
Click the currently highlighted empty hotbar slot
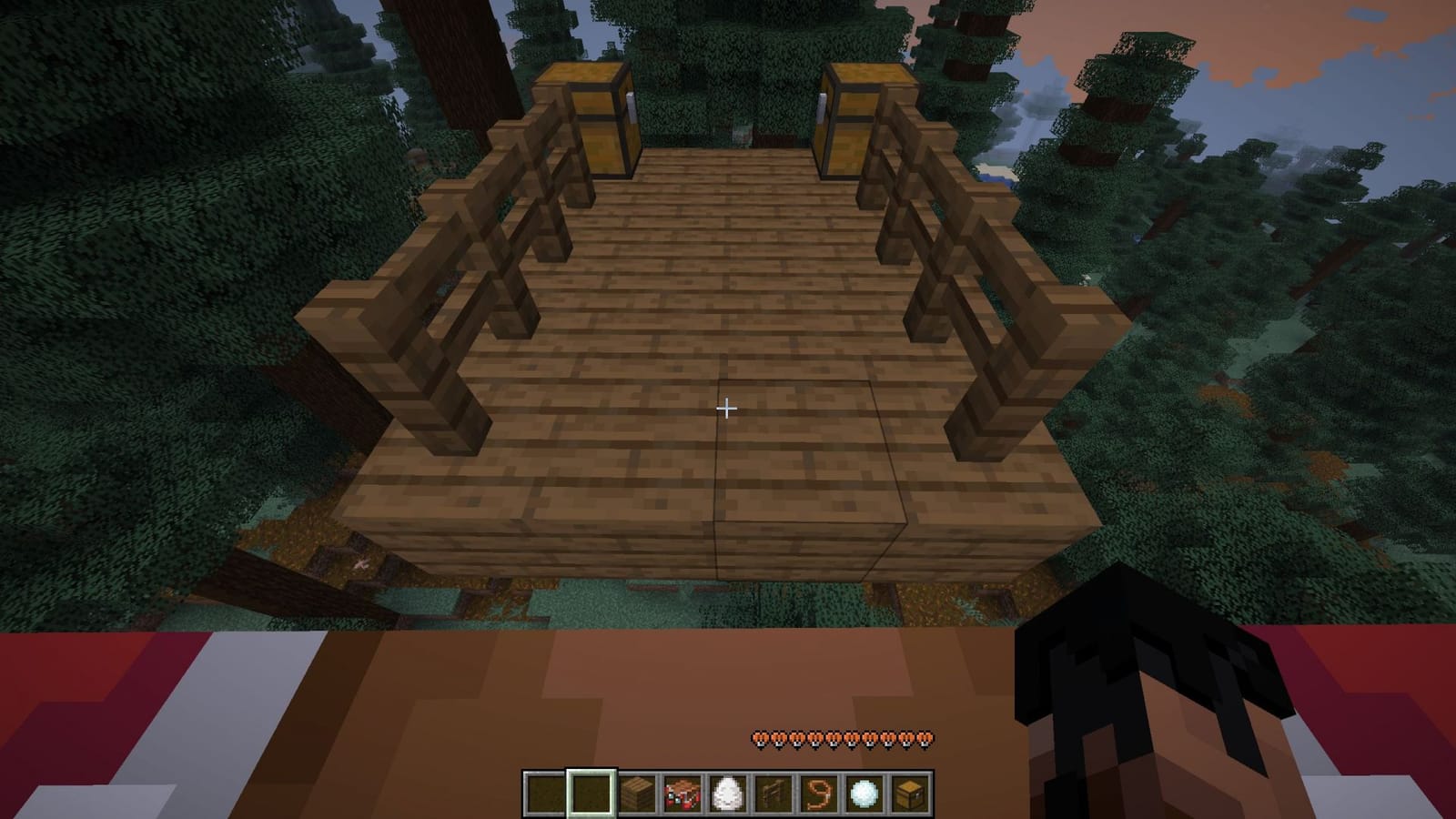point(590,792)
